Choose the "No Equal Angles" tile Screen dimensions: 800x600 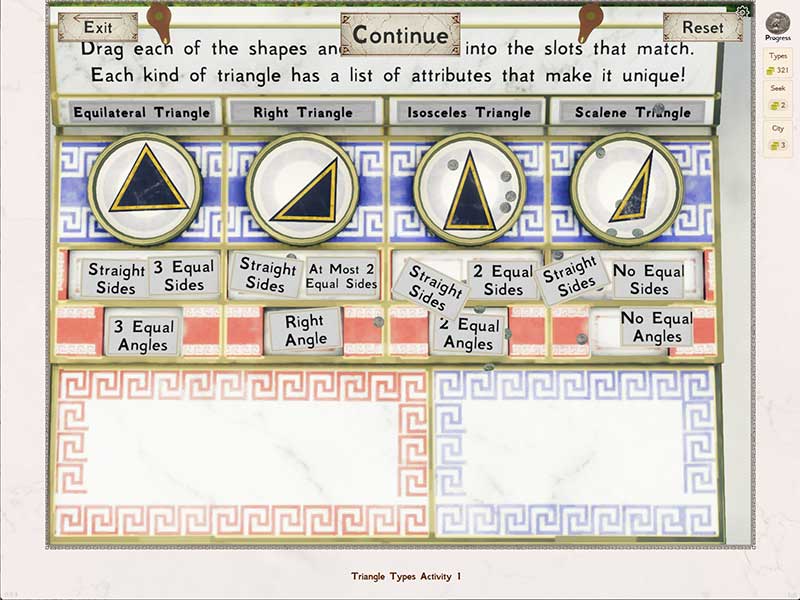[656, 327]
